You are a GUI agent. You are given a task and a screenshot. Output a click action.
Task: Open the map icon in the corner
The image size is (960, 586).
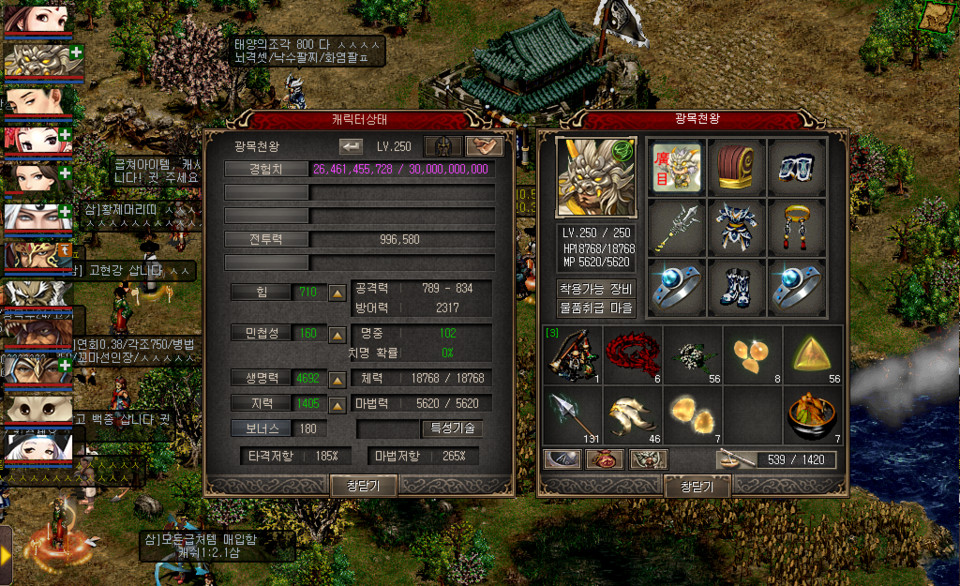pyautogui.click(x=937, y=17)
